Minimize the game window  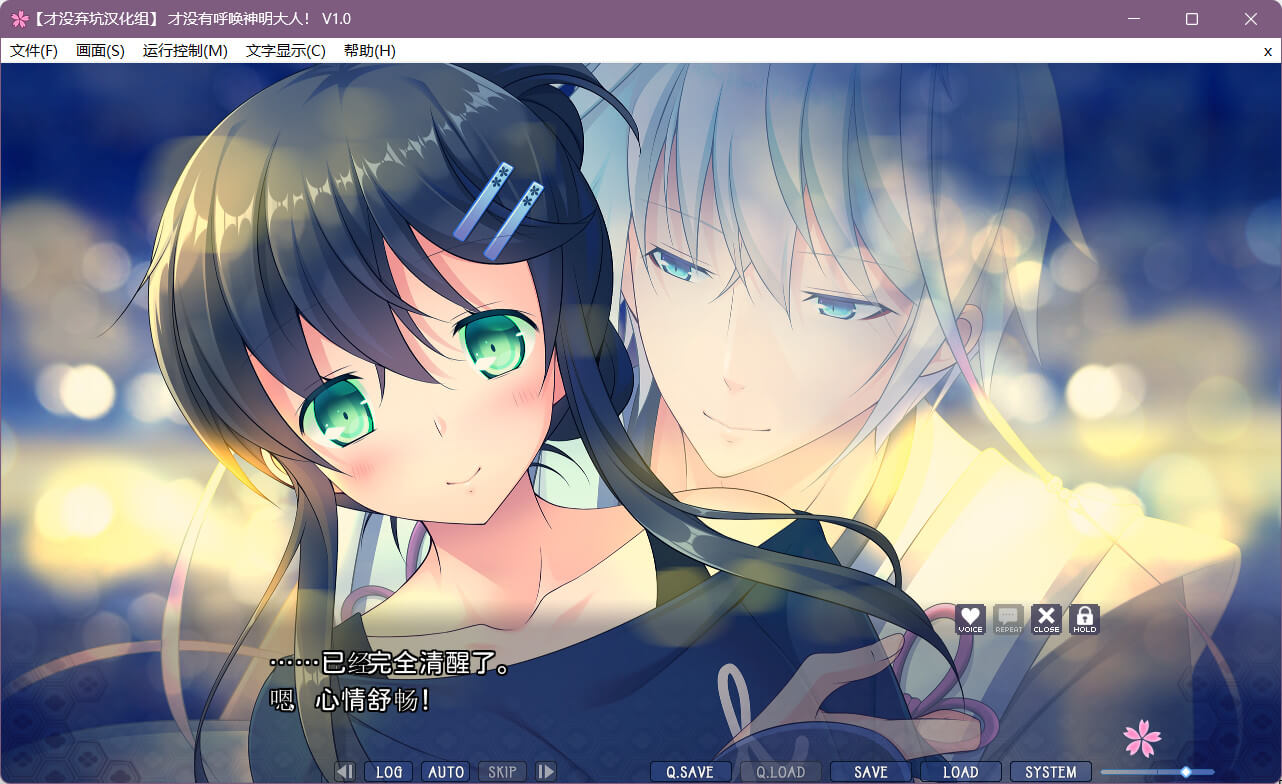[1134, 19]
